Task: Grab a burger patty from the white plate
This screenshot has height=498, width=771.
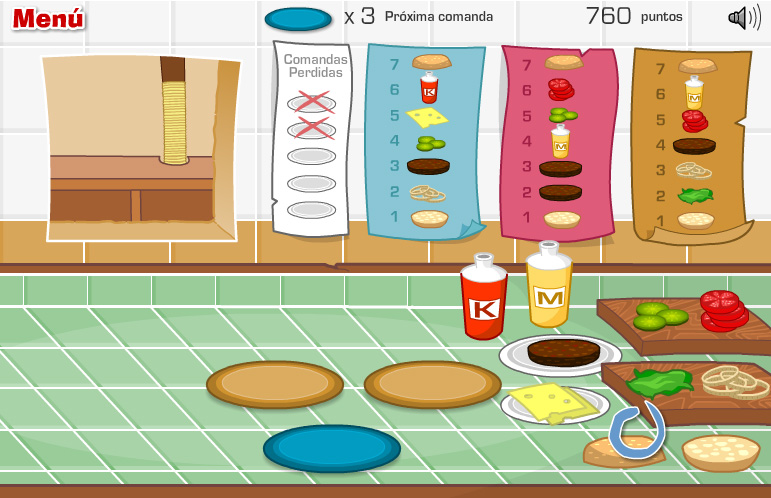Action: click(563, 351)
